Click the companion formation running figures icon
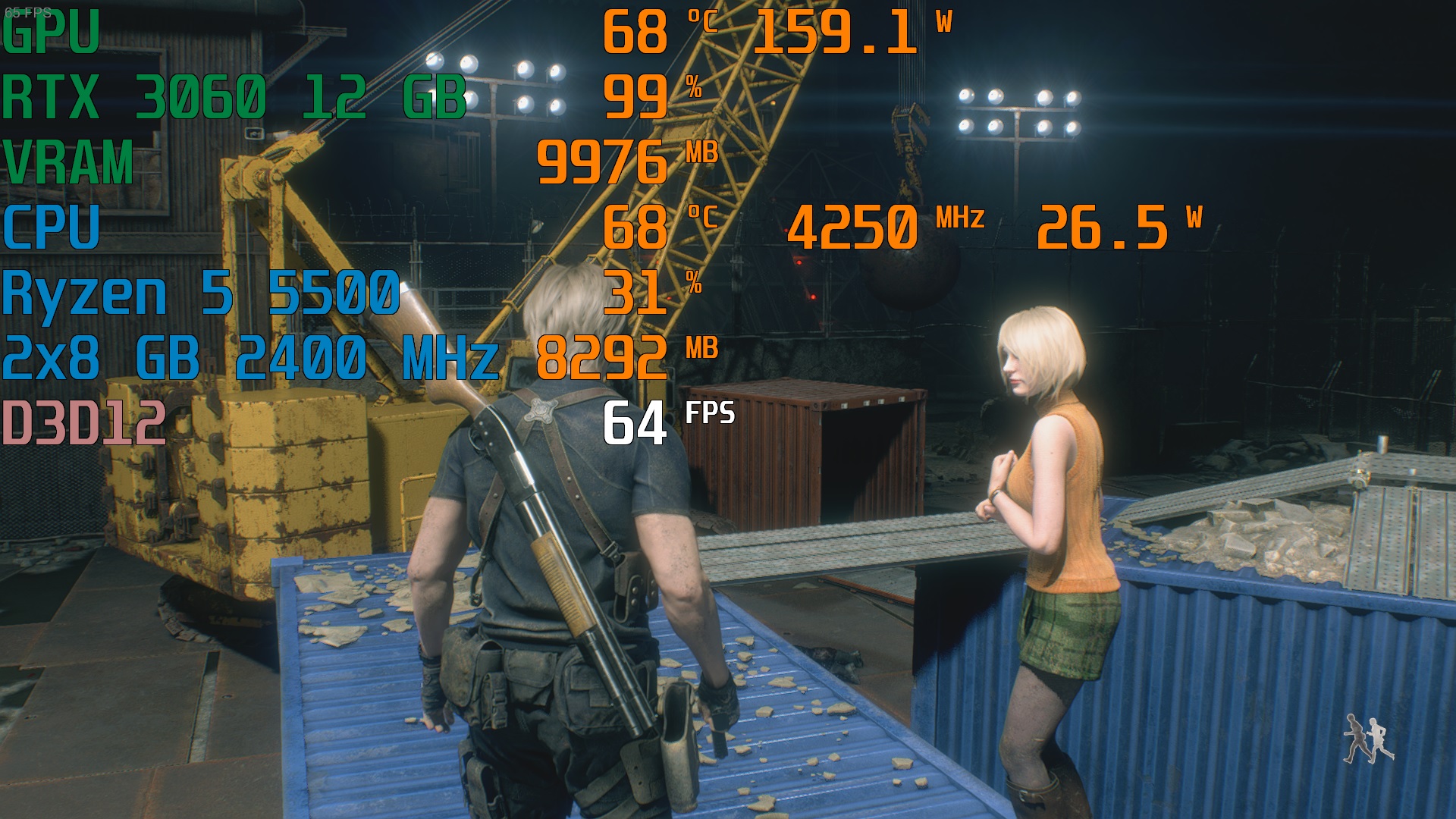 pyautogui.click(x=1368, y=739)
